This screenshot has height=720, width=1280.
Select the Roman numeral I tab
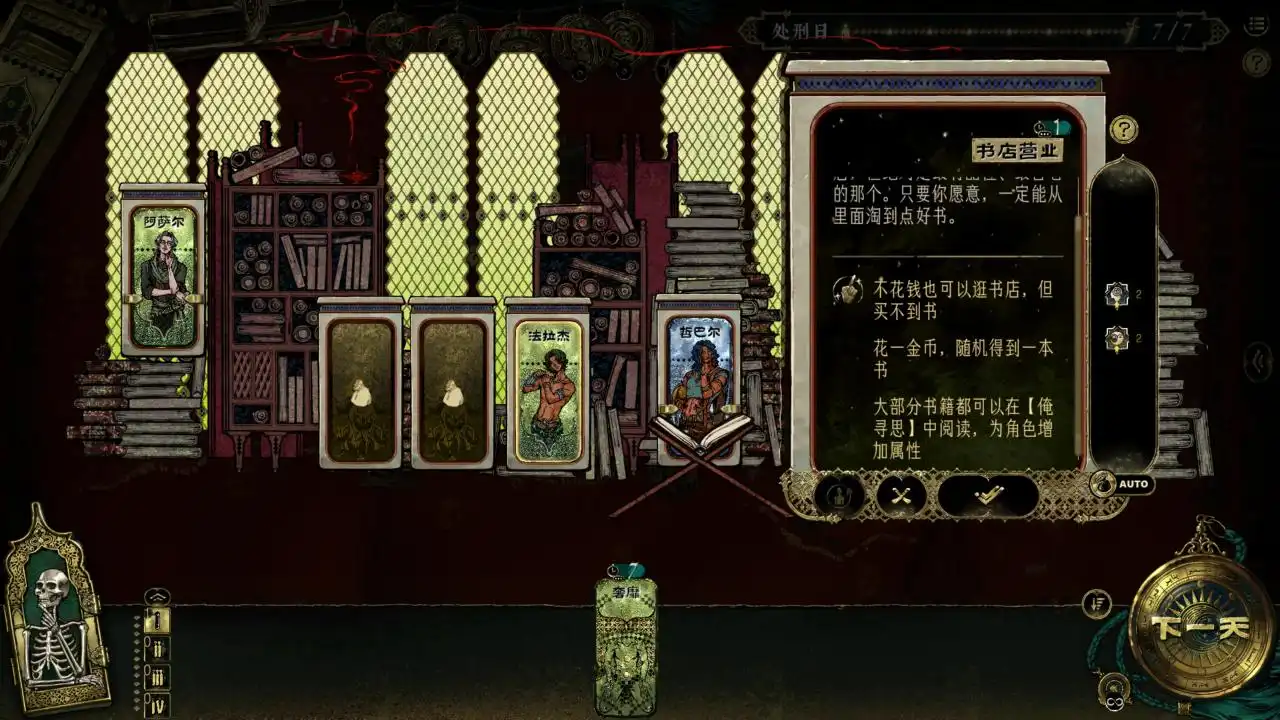(157, 620)
